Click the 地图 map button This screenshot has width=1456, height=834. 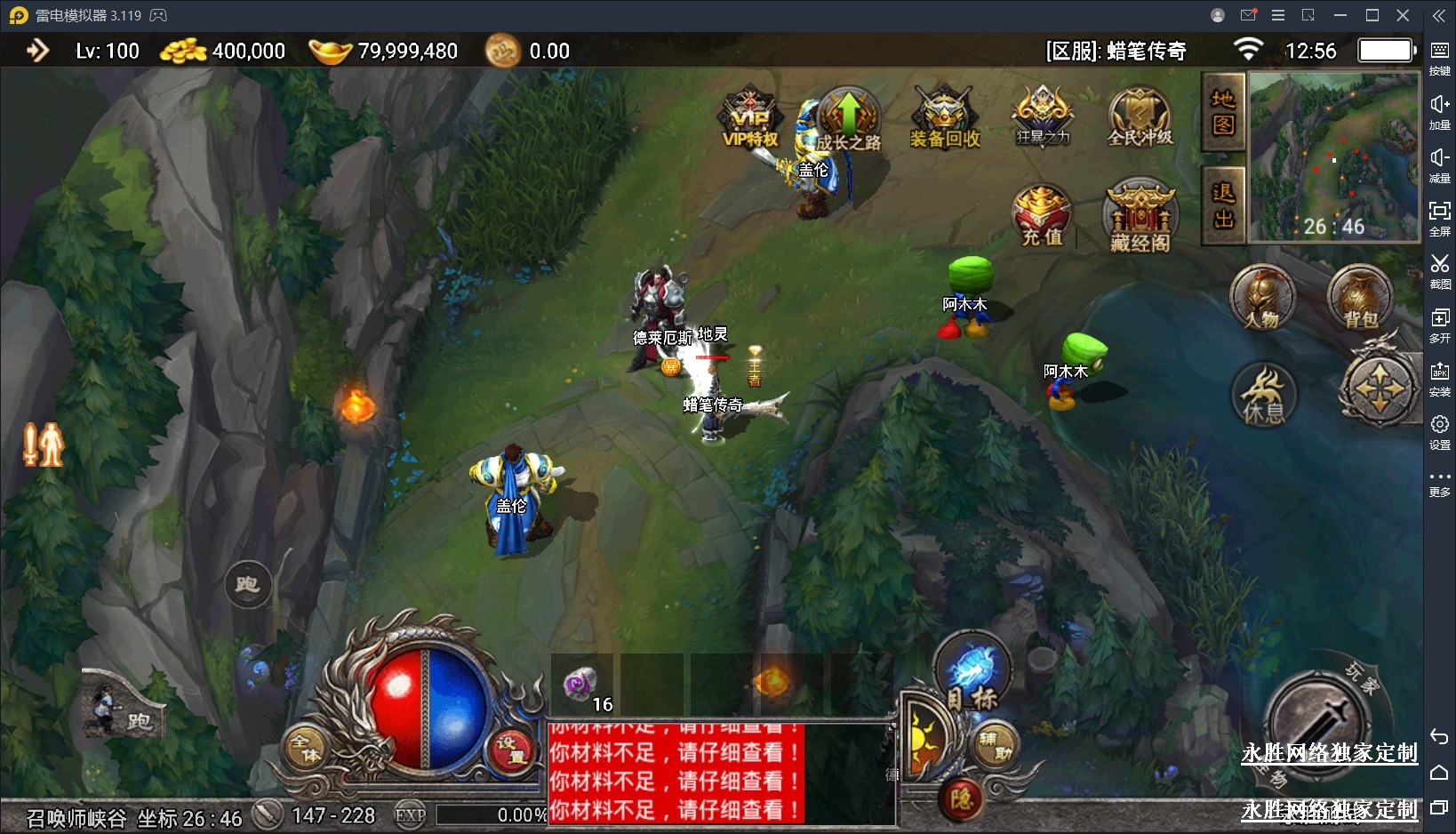click(1223, 113)
